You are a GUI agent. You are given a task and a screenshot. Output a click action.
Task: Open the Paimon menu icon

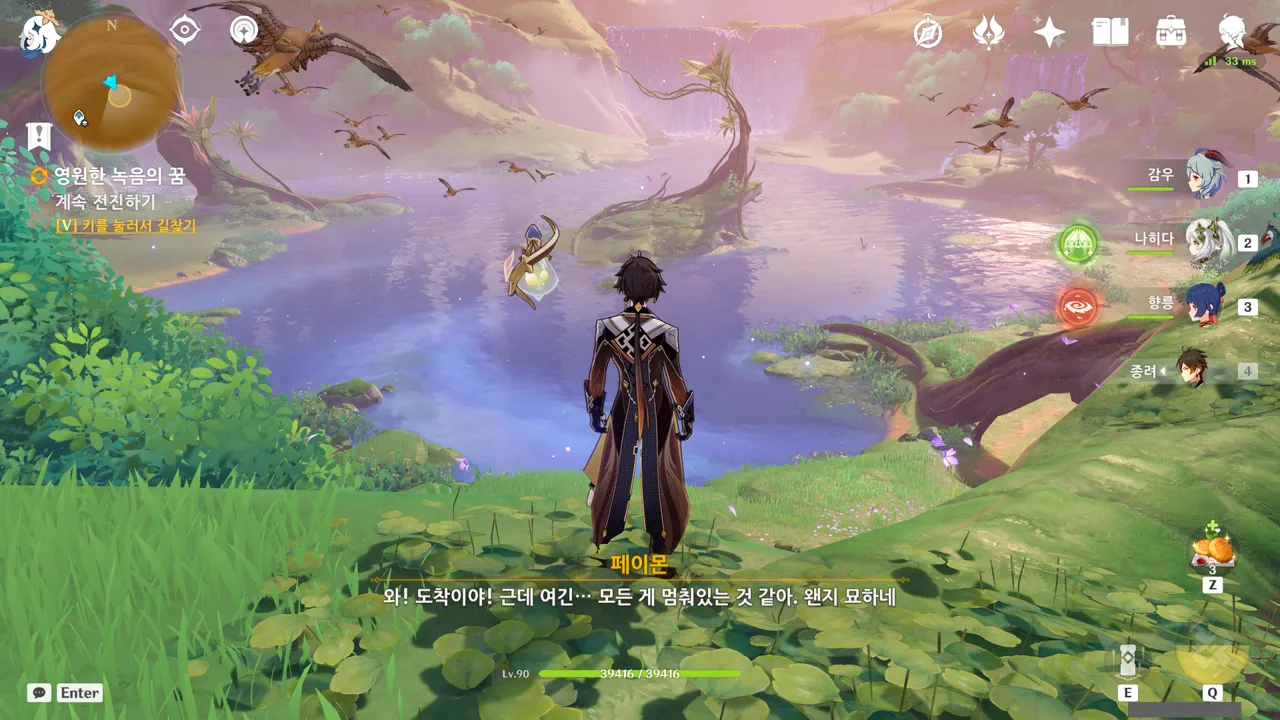coord(40,34)
